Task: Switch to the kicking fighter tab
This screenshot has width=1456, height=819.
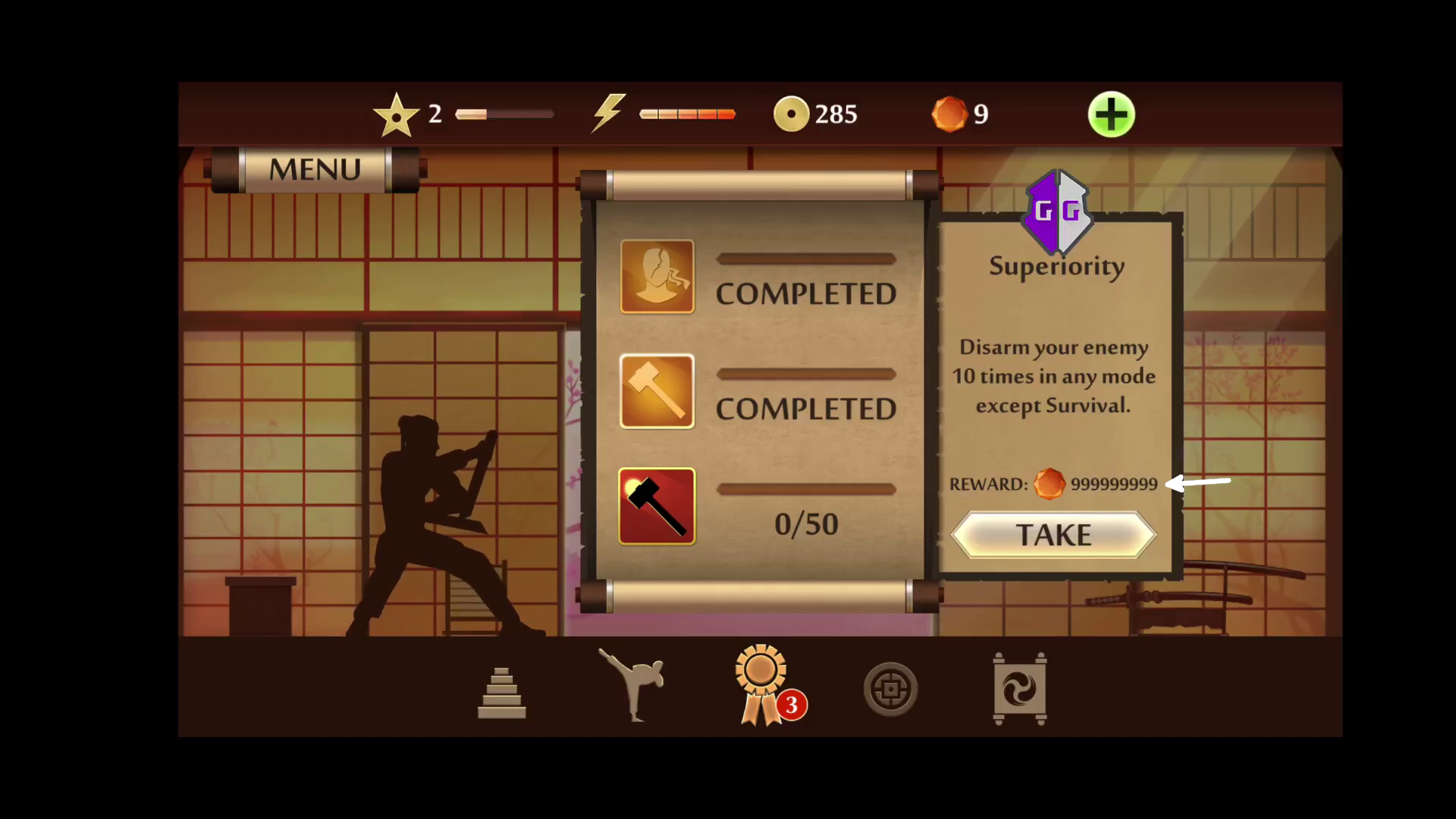Action: coord(633,685)
